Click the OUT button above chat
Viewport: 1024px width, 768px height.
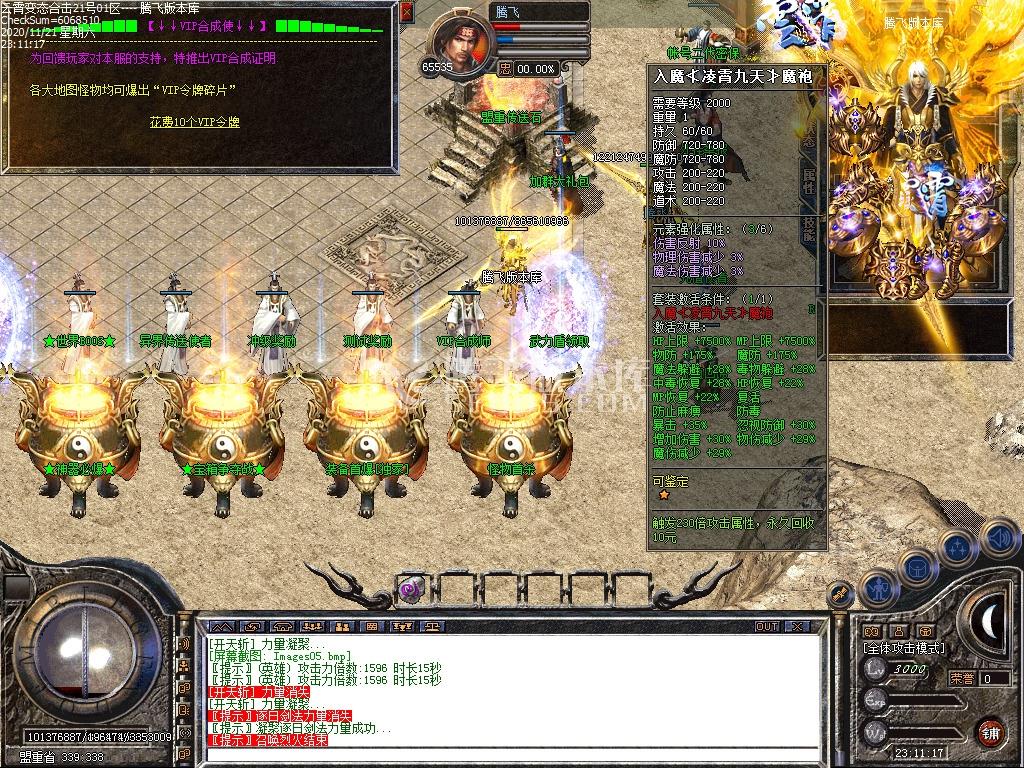pyautogui.click(x=766, y=626)
